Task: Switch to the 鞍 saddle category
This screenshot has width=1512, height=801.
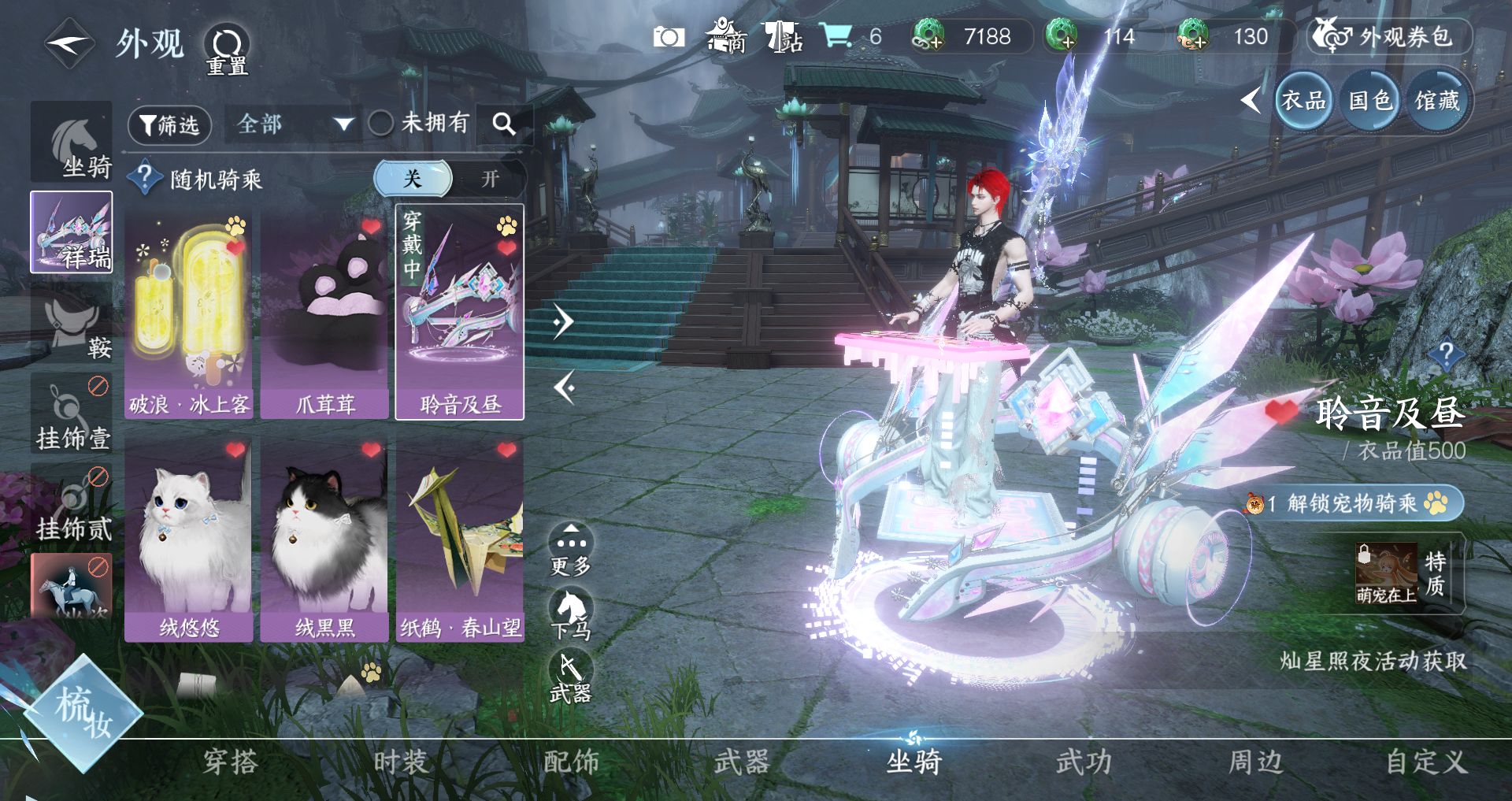Action: coord(72,324)
